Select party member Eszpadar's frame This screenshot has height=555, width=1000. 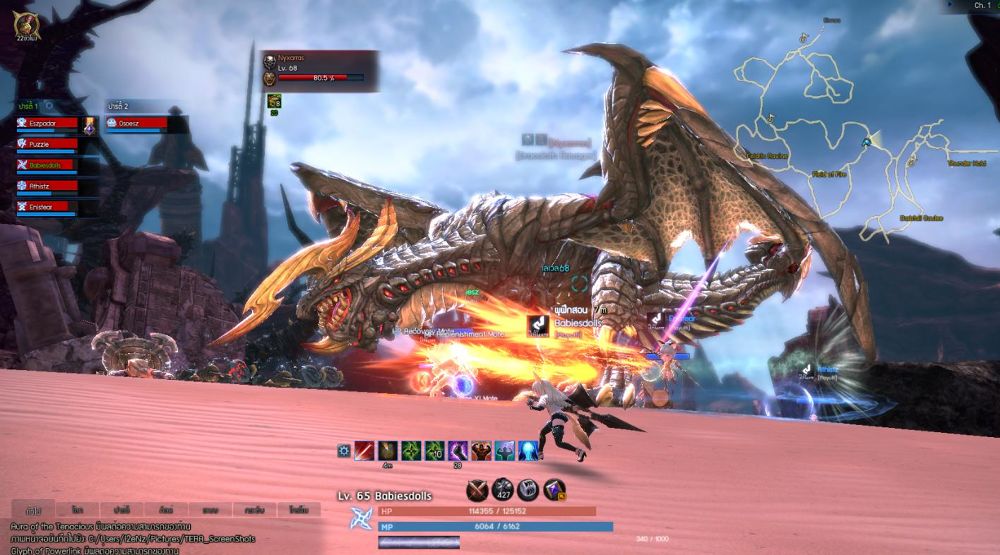48,123
